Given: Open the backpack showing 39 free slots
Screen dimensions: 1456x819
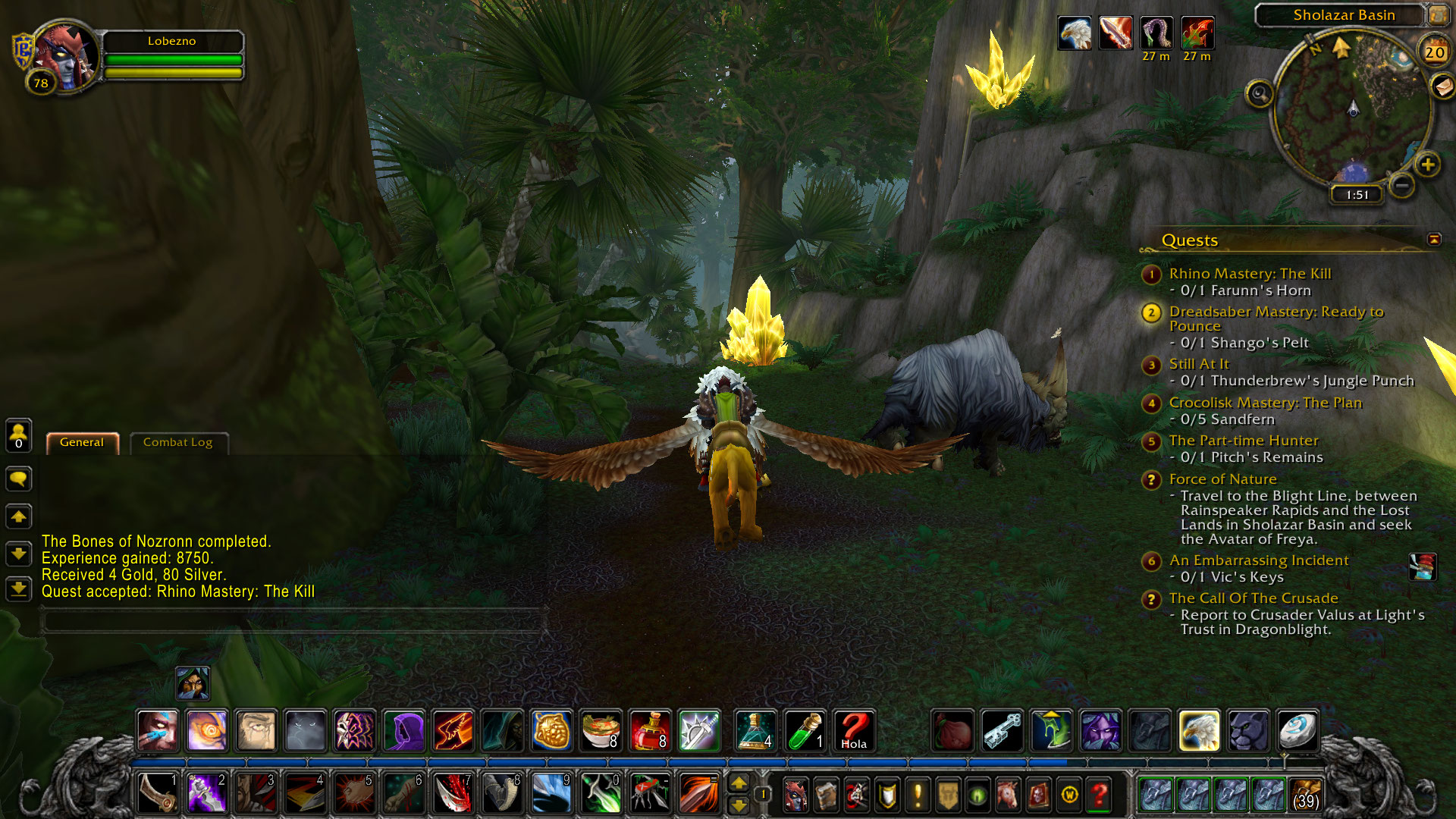Looking at the screenshot, I should click(x=1304, y=795).
